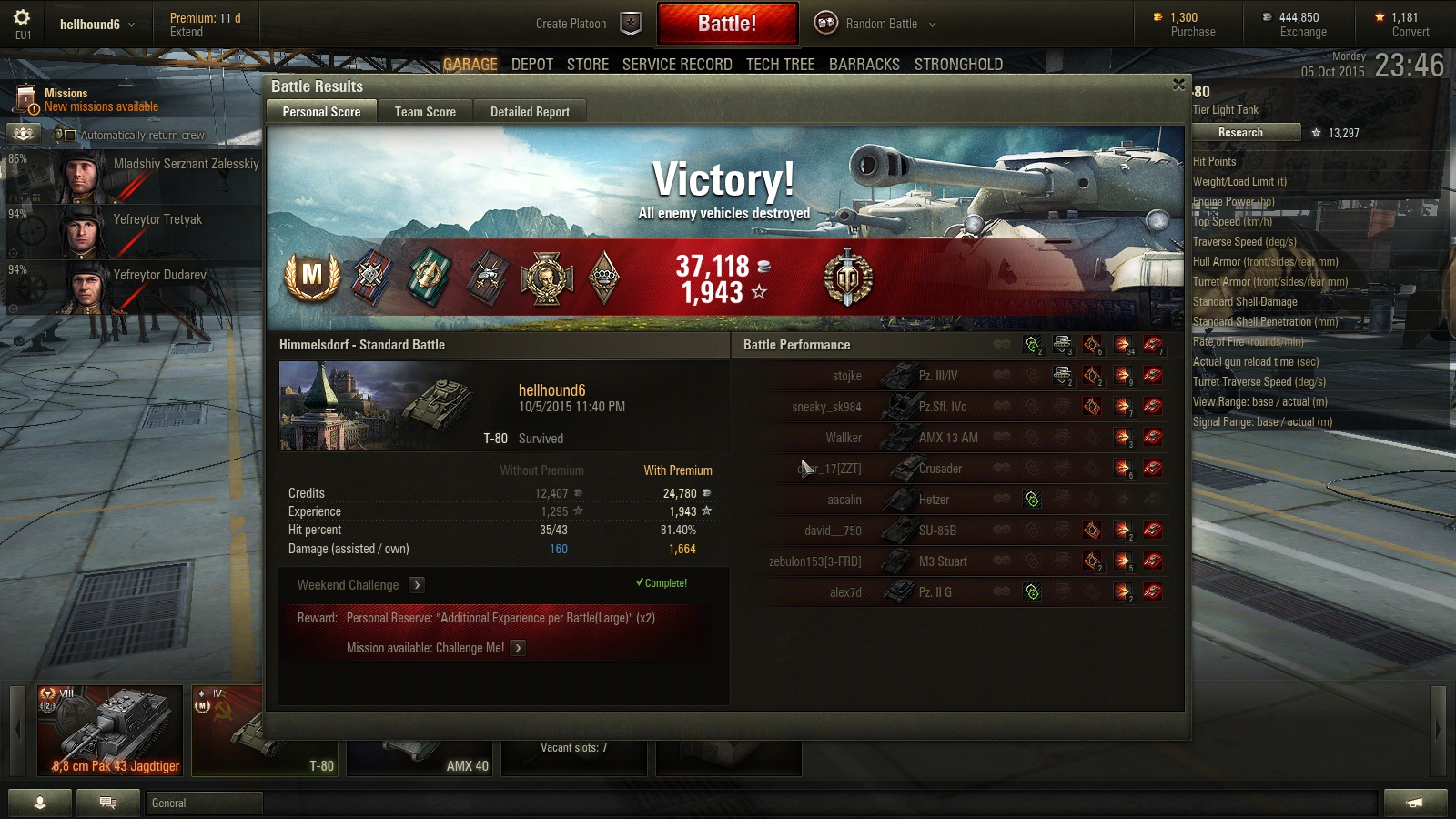Go to the Service Record screen

click(x=677, y=65)
